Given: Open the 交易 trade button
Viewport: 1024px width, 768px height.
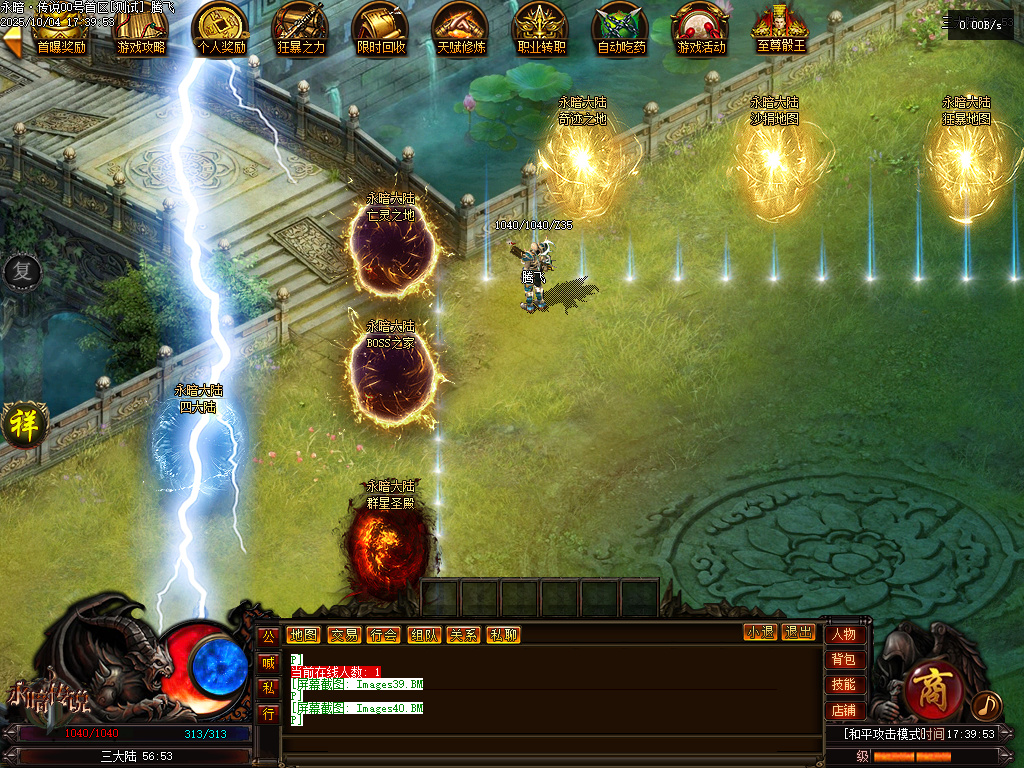Looking at the screenshot, I should (x=344, y=634).
